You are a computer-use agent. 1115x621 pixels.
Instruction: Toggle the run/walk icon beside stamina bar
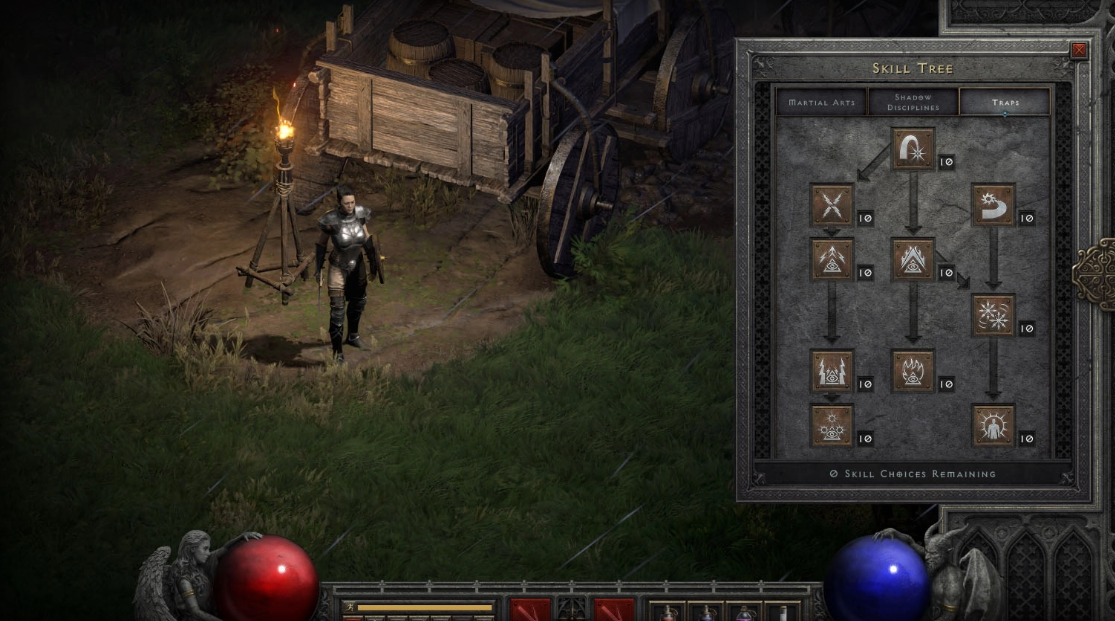tap(349, 606)
